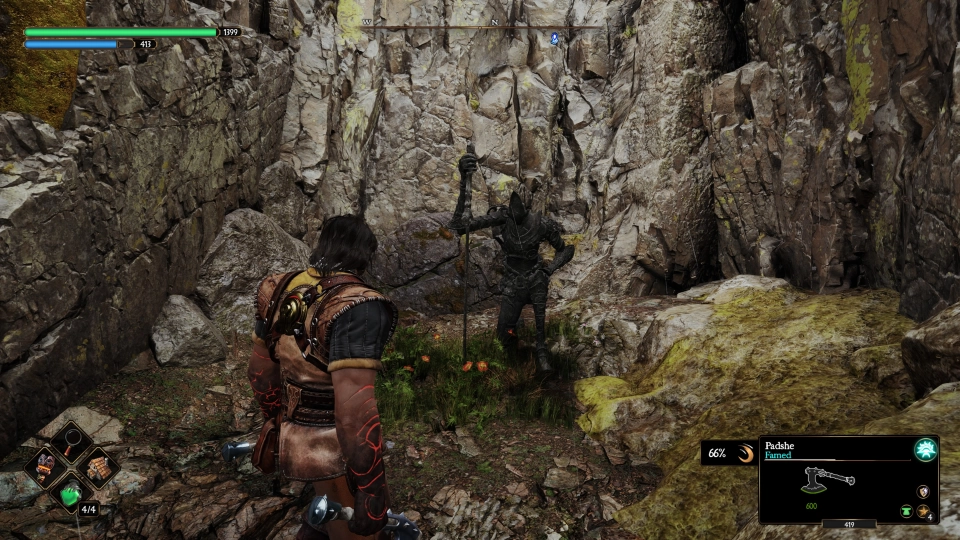Click the blue quest marker on compass
The image size is (960, 540).
tap(555, 38)
